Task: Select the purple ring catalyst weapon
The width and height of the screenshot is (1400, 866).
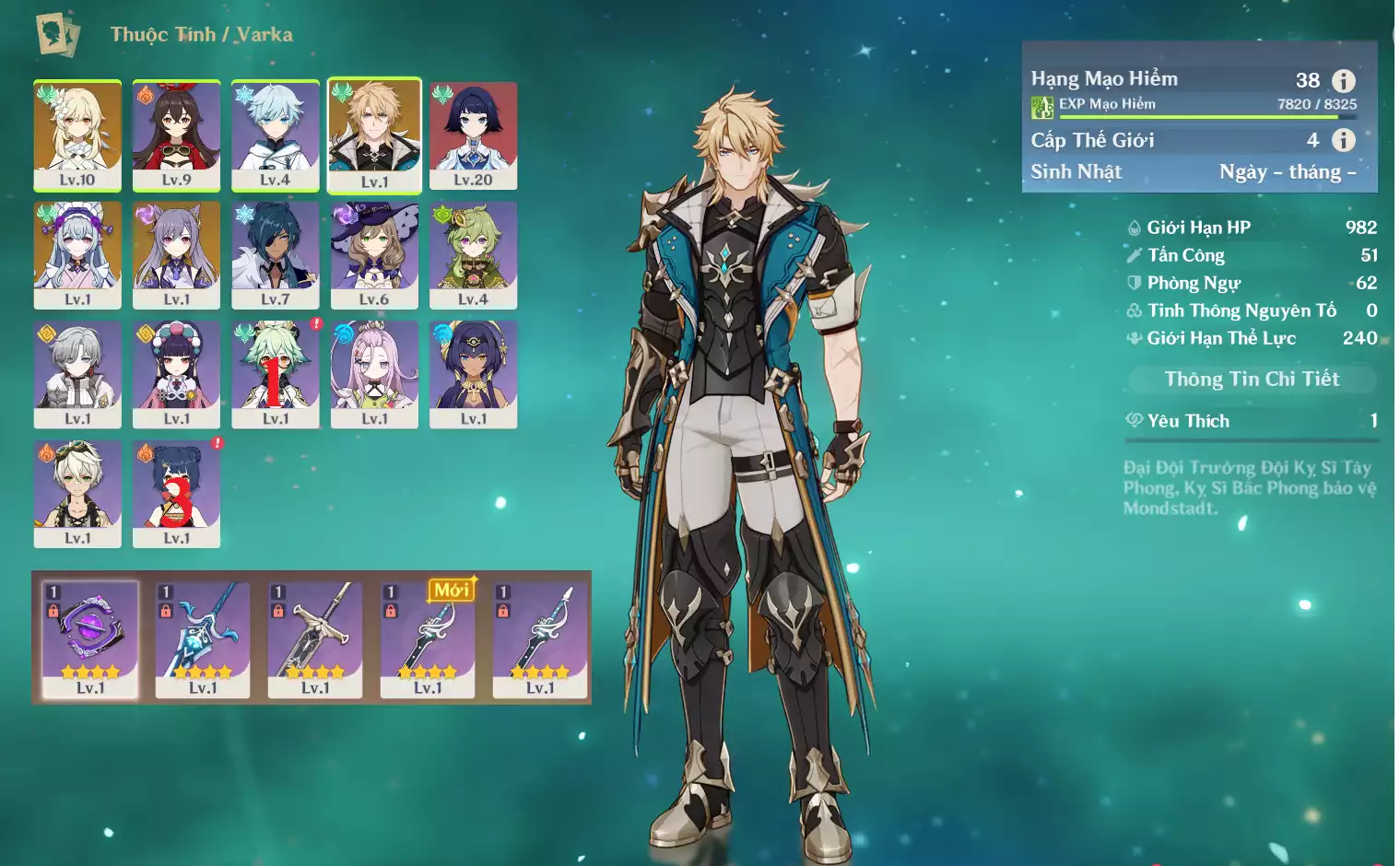Action: (90, 638)
